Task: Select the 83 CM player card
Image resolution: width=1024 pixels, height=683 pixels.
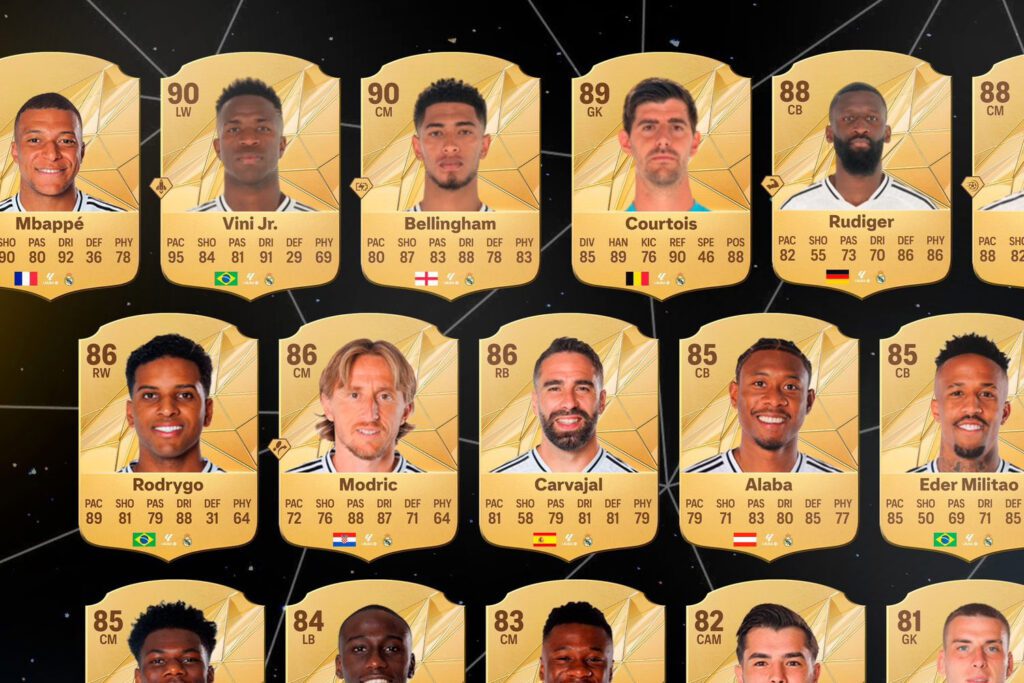Action: coord(575,640)
